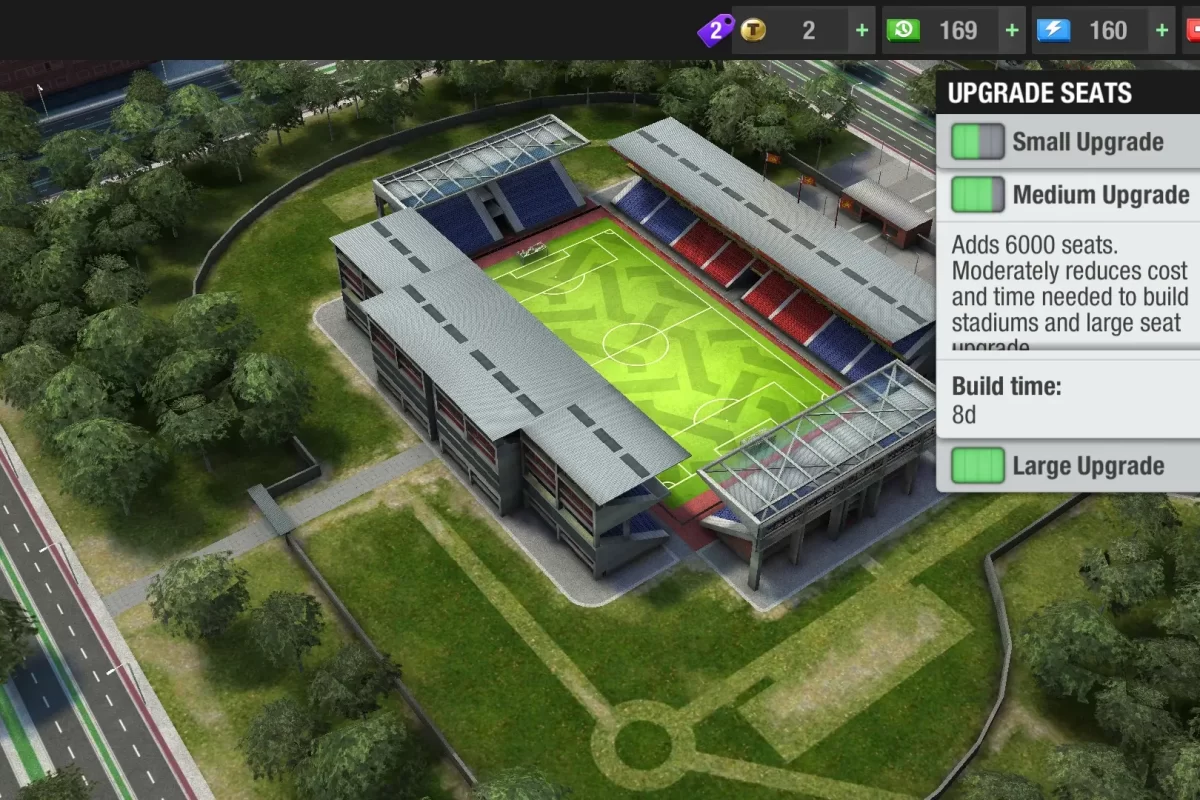The height and width of the screenshot is (800, 1200).
Task: Buy more green cash boosters
Action: tap(1012, 31)
